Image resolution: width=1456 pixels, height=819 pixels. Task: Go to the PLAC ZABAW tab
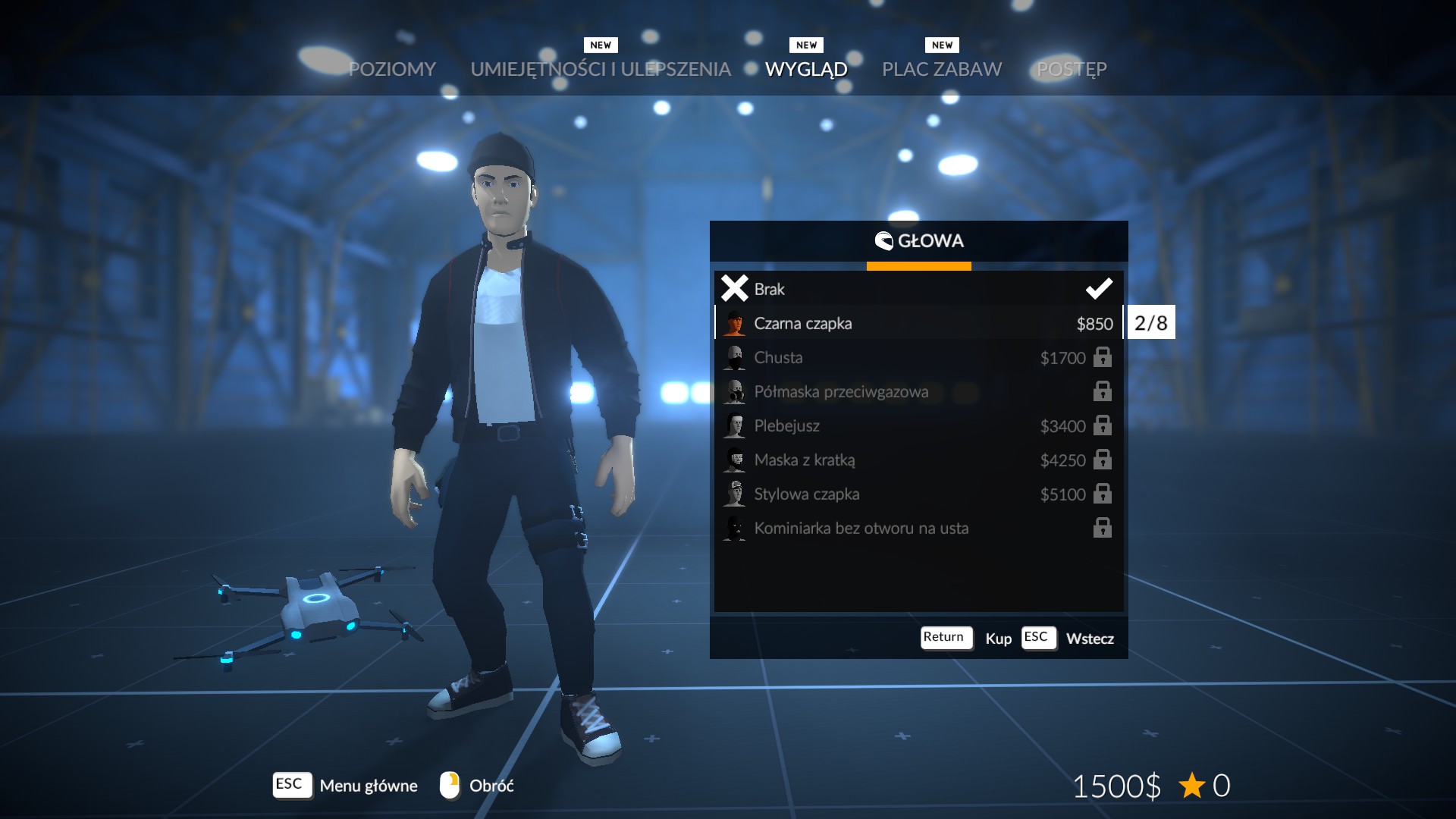pos(942,69)
